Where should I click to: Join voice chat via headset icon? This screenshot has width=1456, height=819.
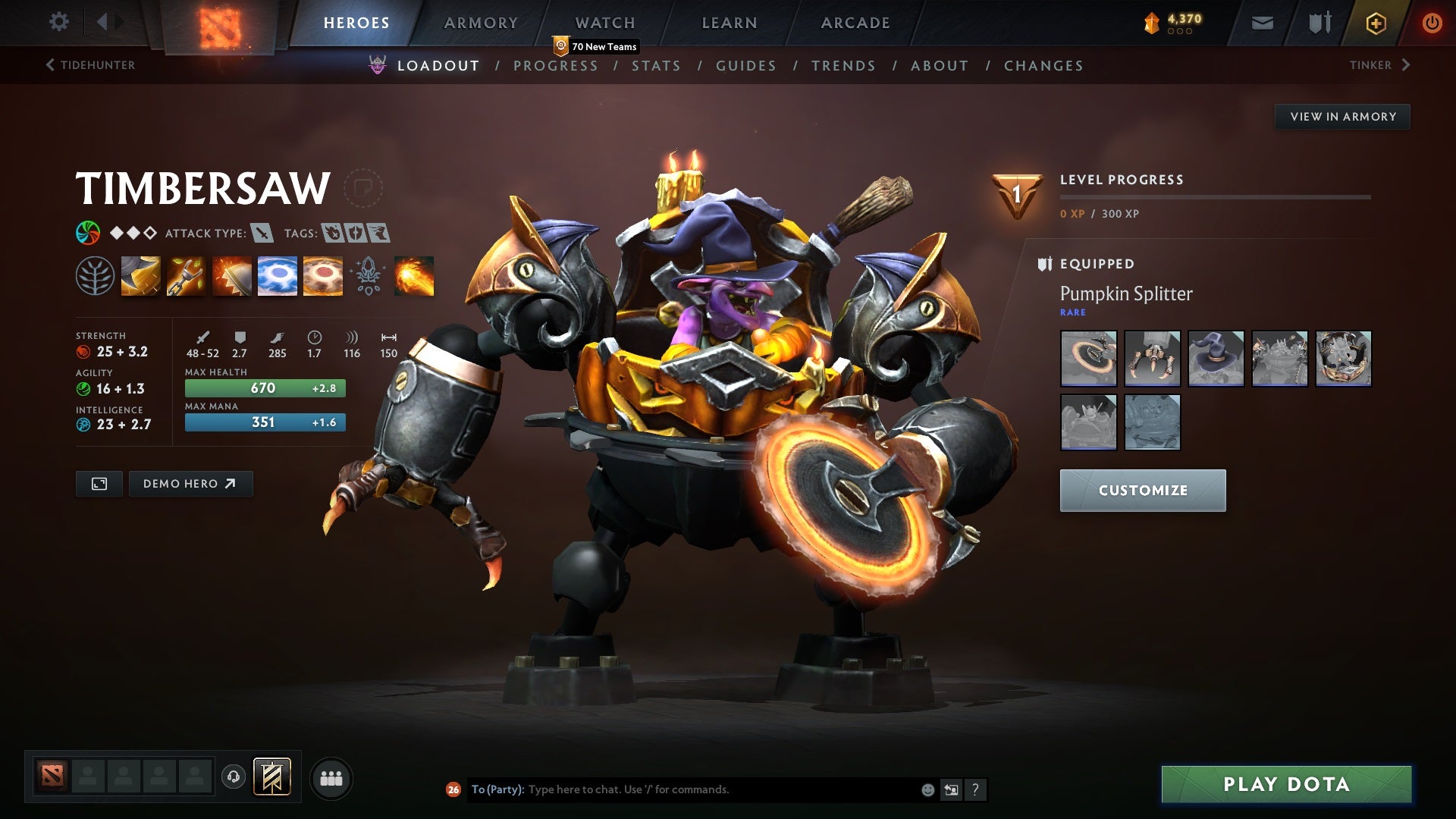(x=233, y=777)
